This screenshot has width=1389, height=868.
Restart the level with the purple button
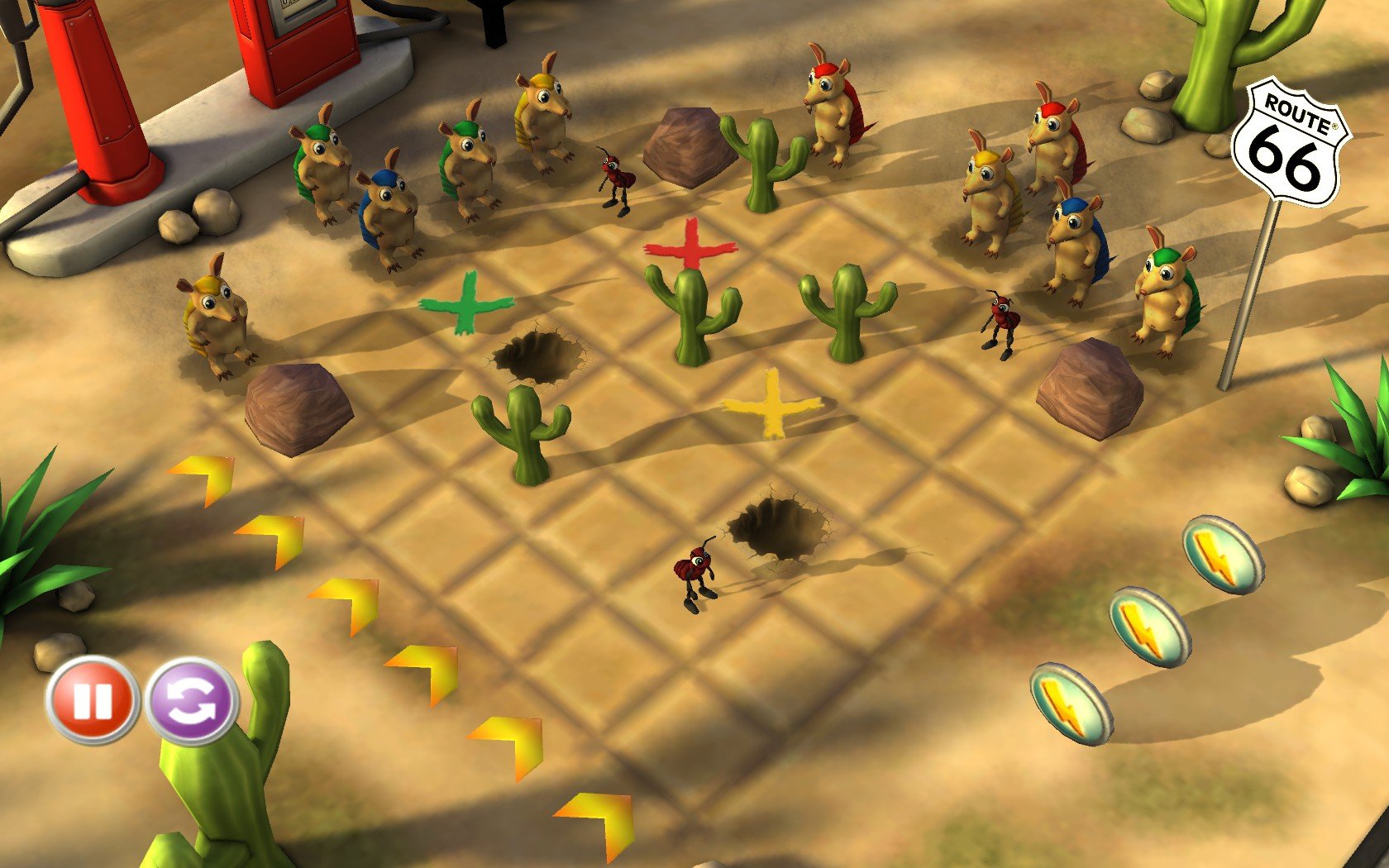pos(192,702)
